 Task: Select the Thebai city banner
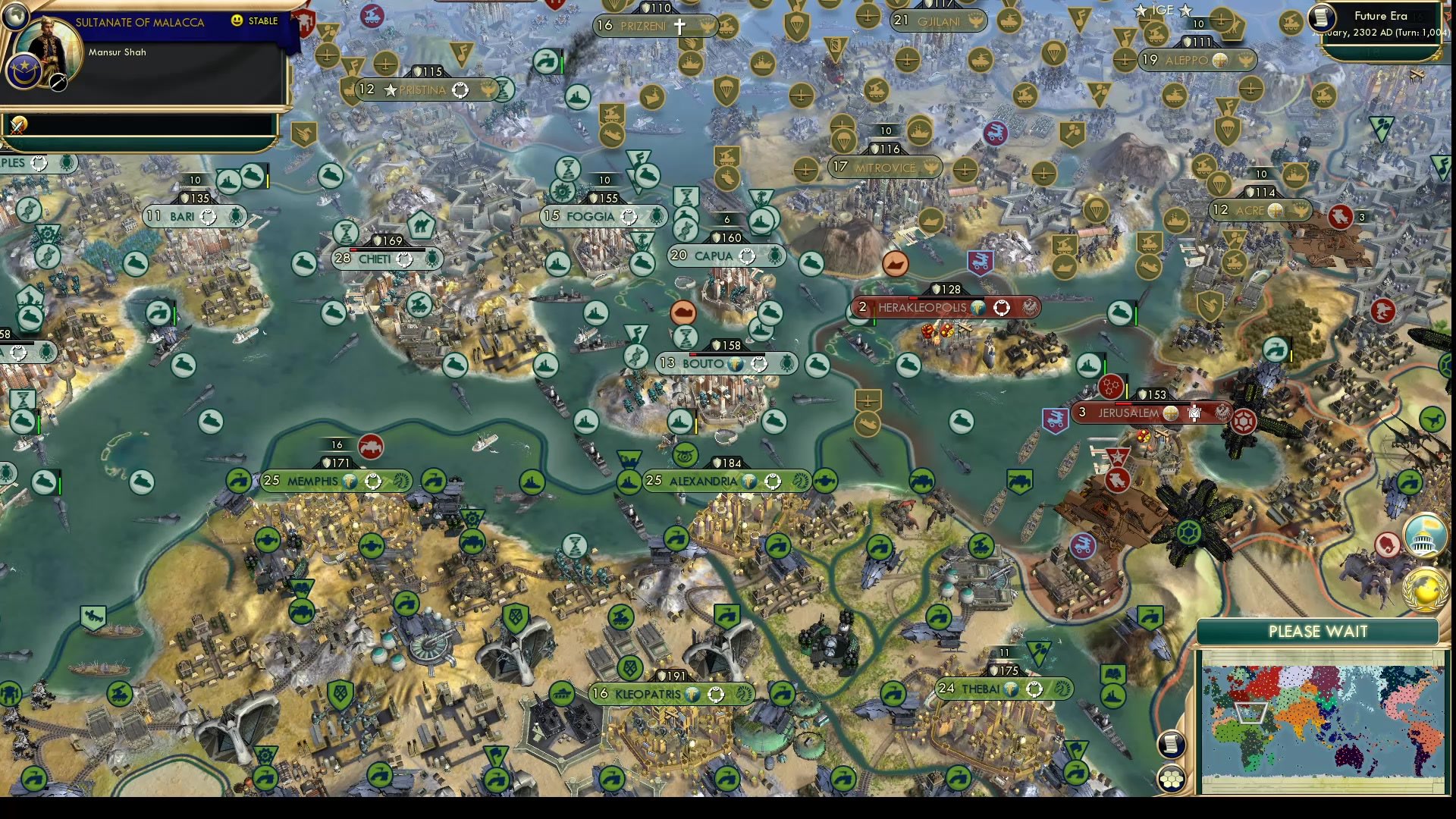coord(981,689)
